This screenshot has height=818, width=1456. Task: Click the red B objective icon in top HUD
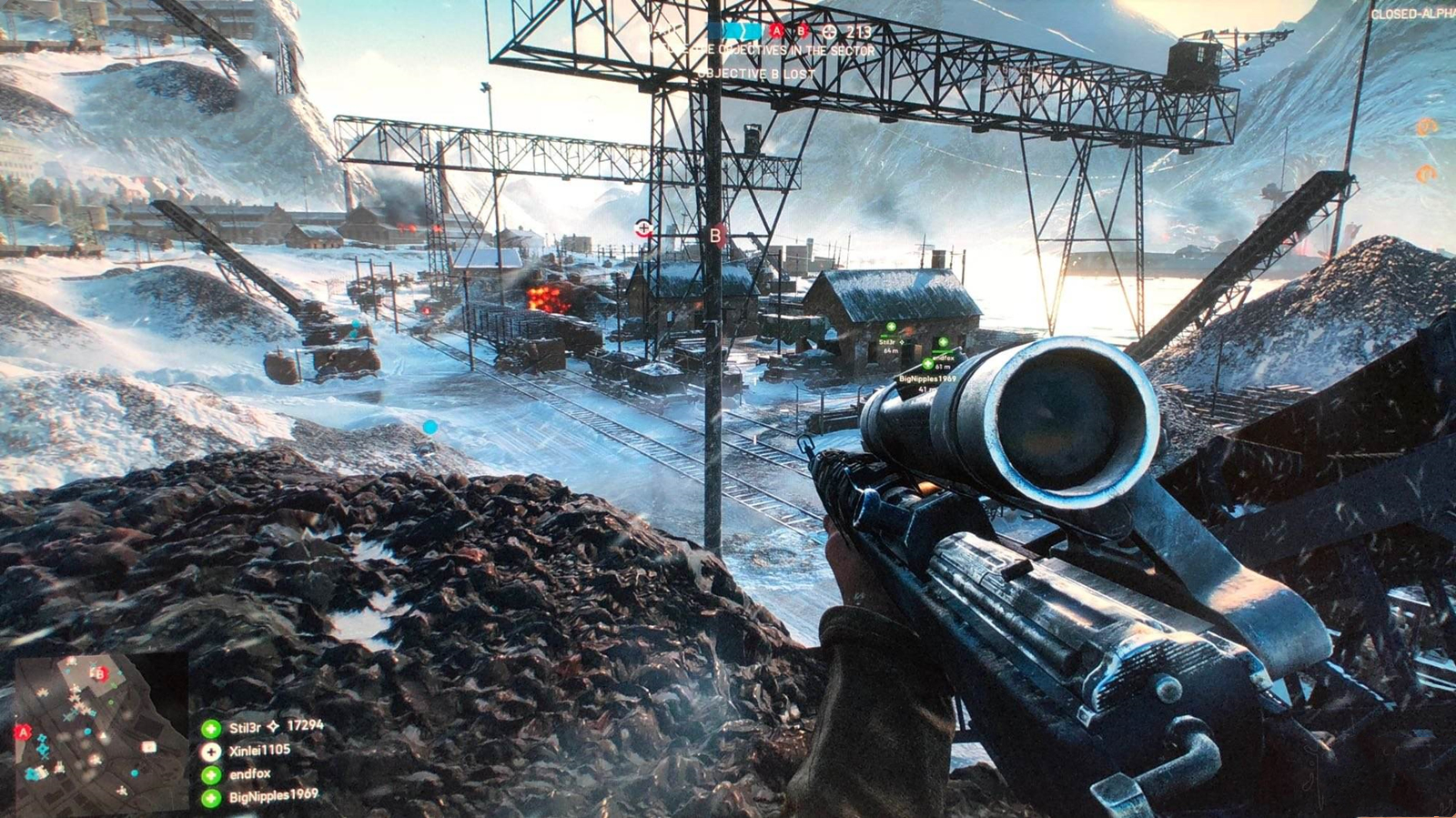click(802, 31)
